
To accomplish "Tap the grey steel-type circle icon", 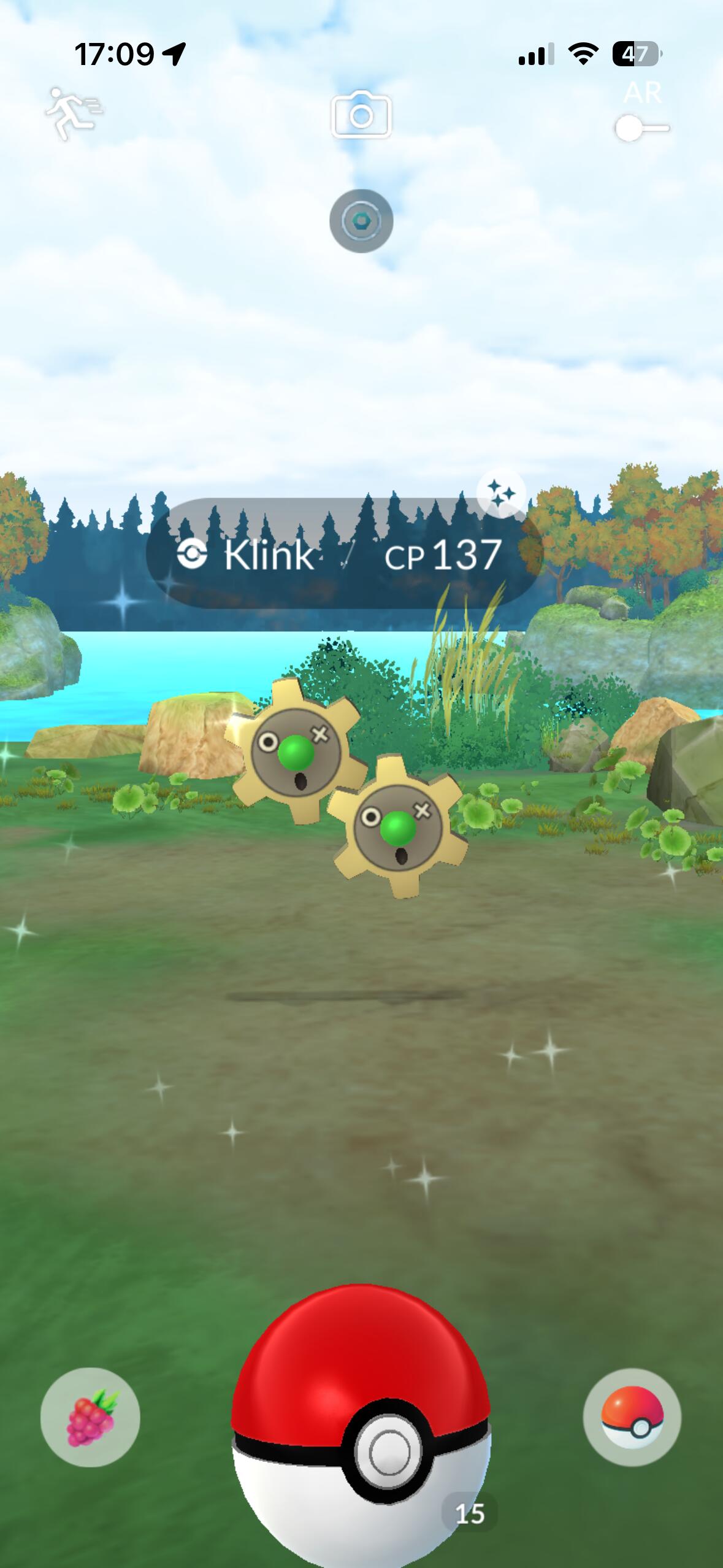I will [x=361, y=221].
